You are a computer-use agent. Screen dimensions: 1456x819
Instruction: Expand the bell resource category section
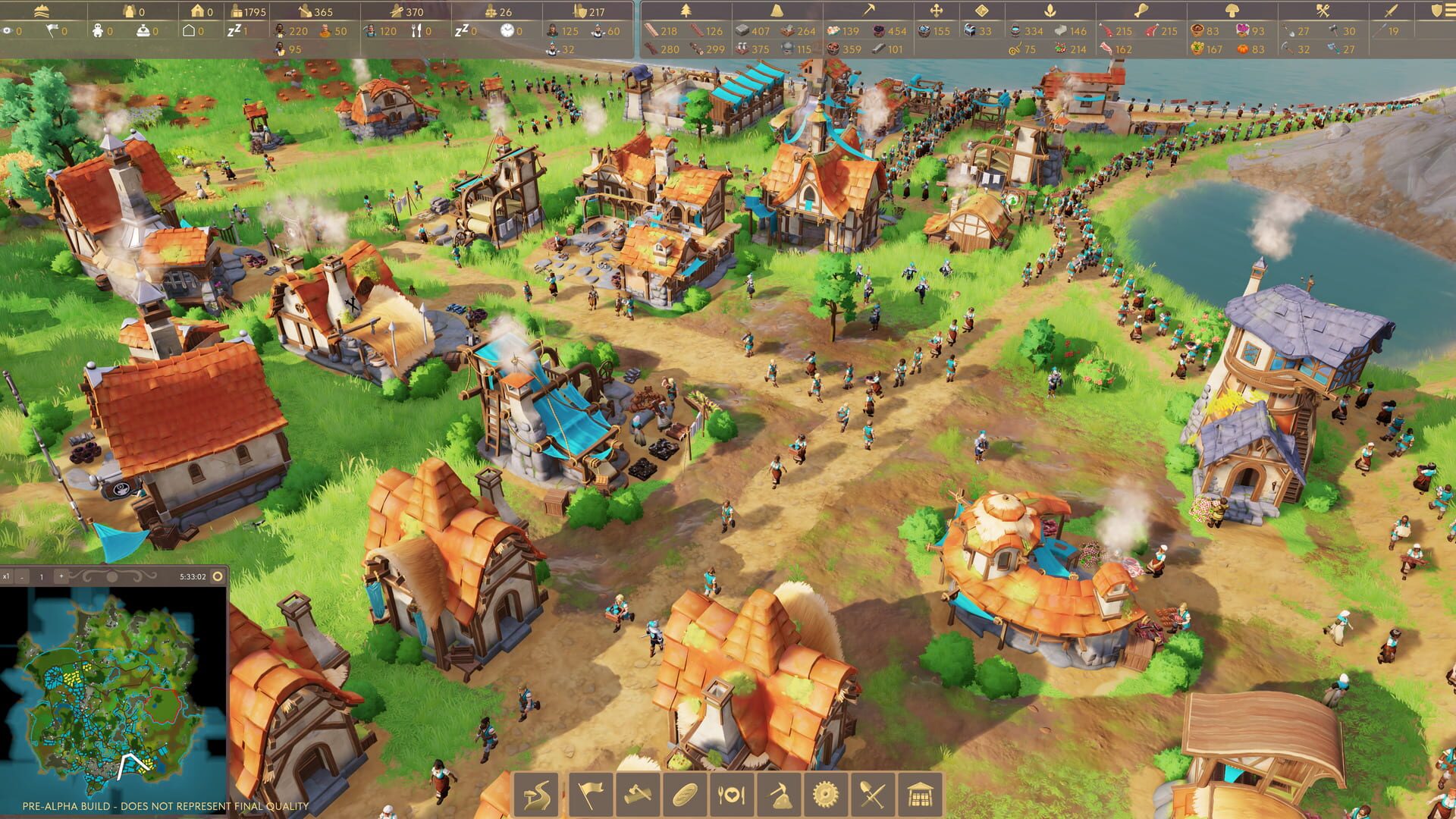[x=777, y=10]
